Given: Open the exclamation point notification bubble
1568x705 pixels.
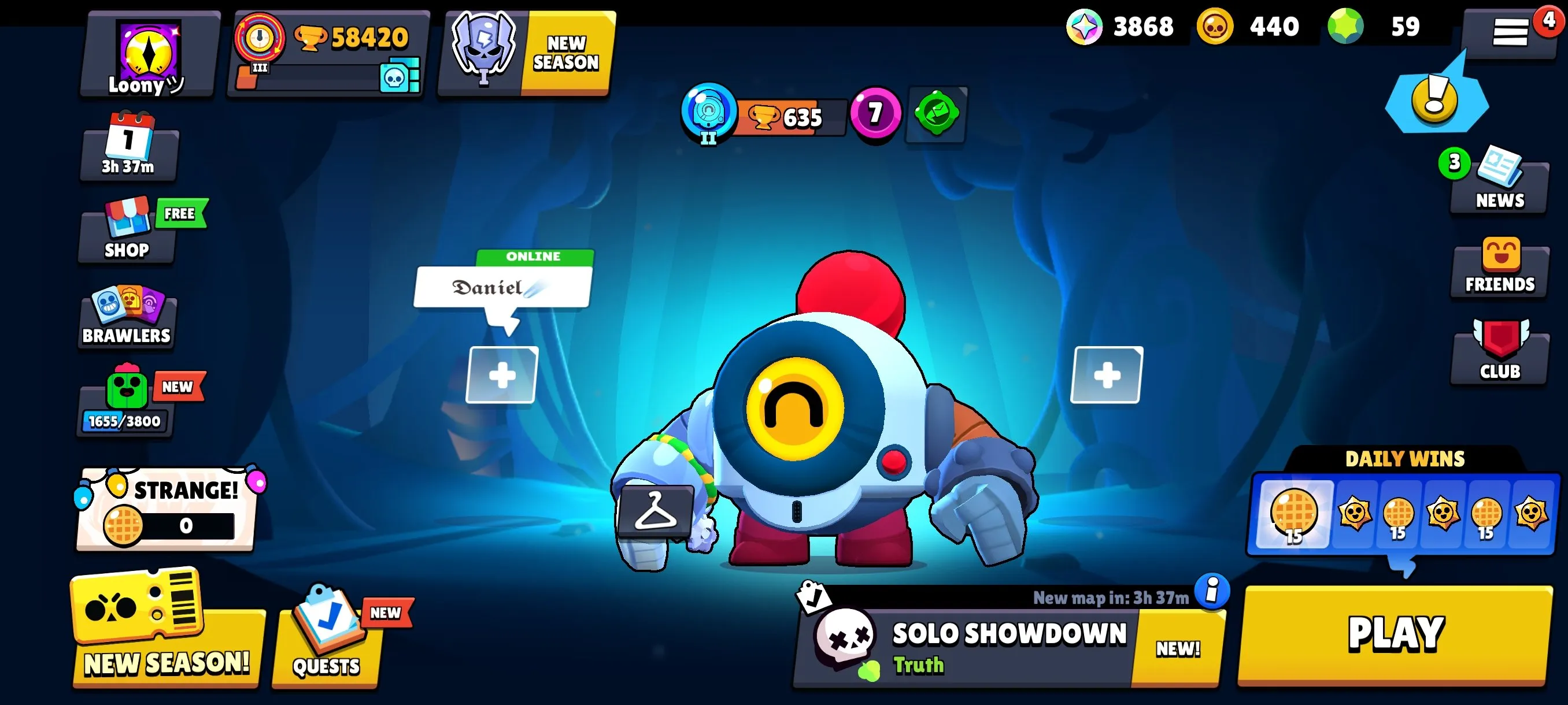Looking at the screenshot, I should coord(1433,101).
